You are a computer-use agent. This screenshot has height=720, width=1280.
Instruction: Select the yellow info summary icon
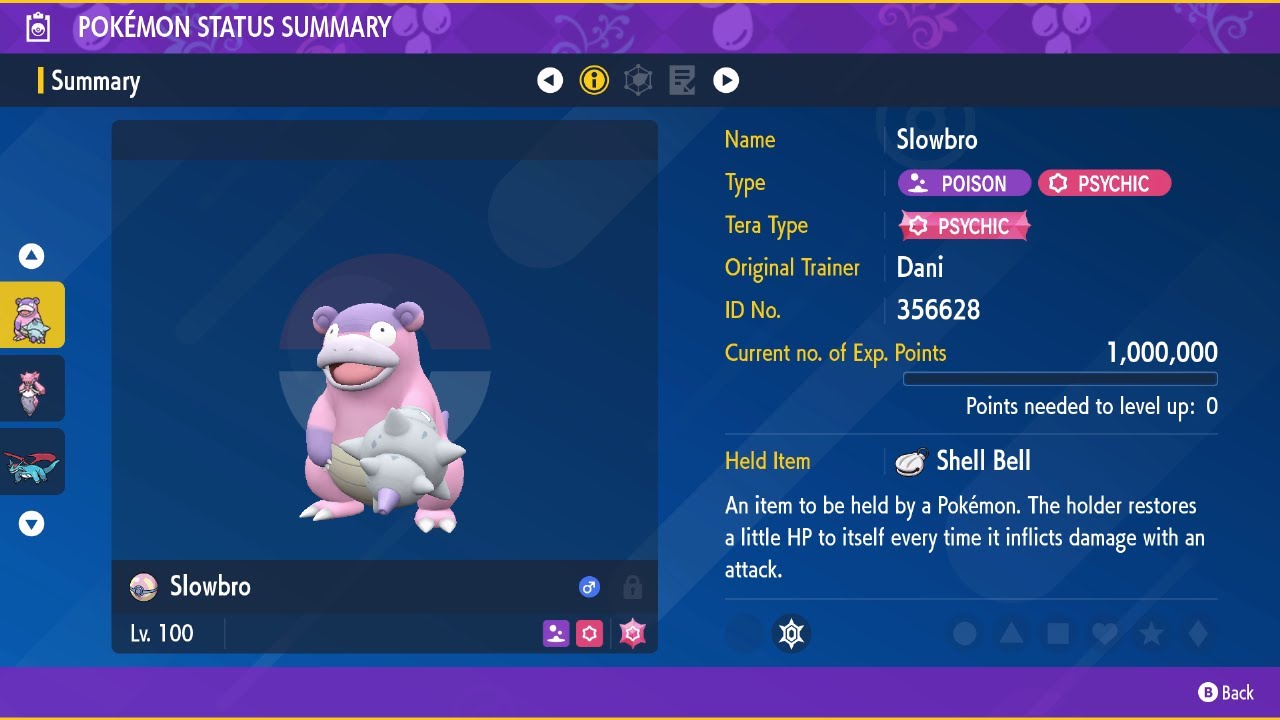(594, 80)
